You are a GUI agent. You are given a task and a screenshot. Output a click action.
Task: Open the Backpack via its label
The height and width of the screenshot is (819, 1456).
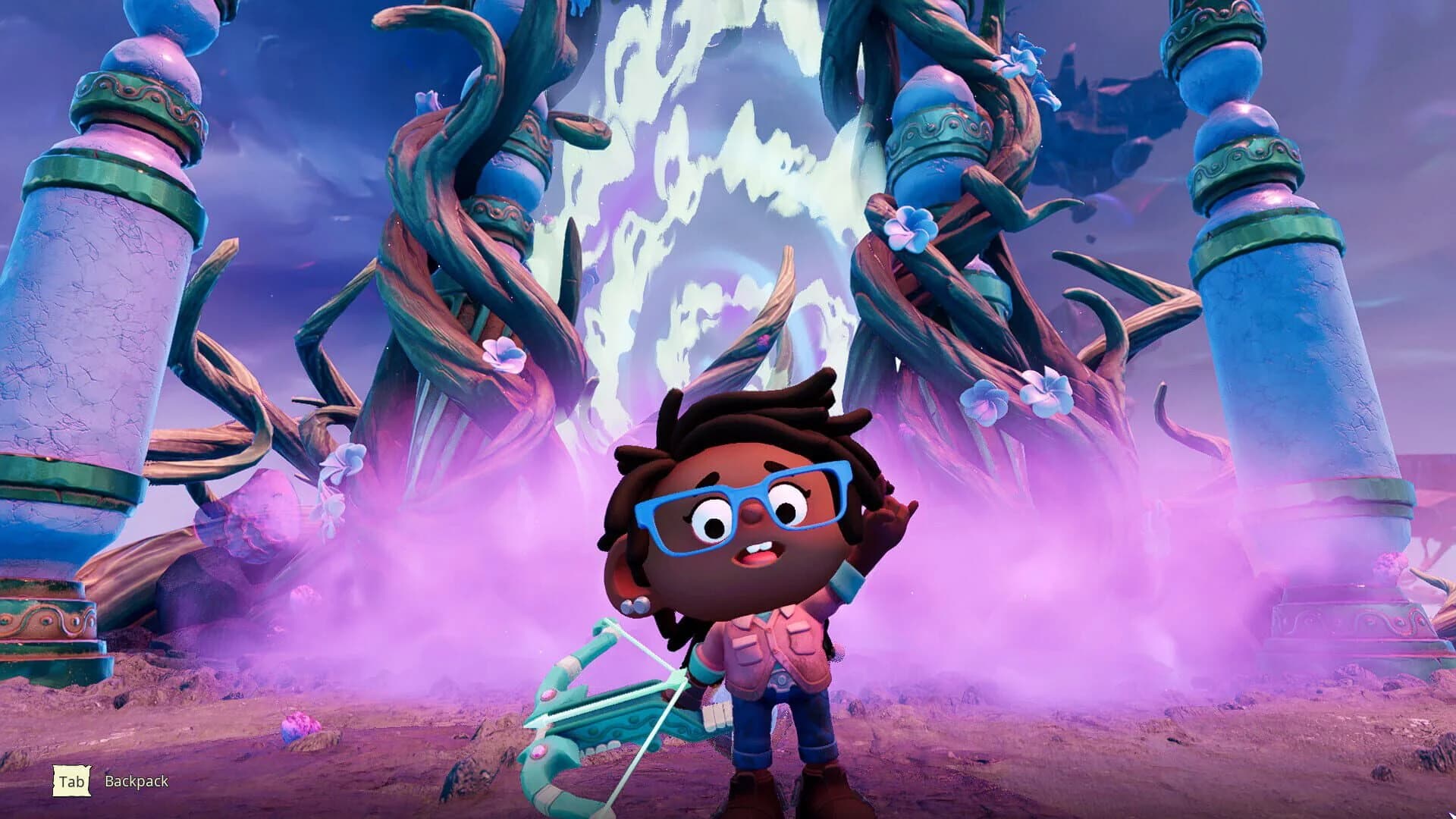[x=135, y=782]
